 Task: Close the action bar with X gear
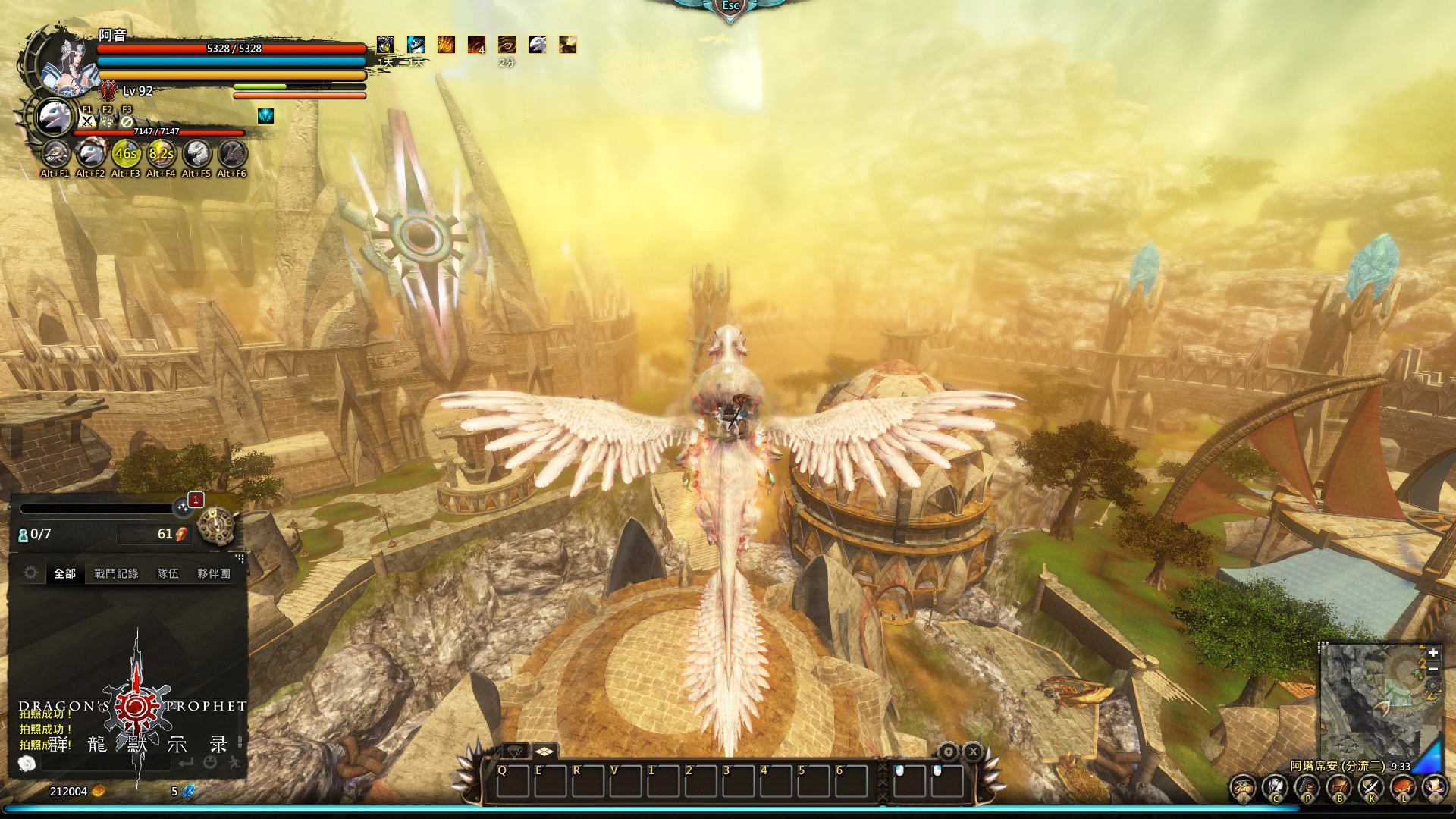point(973,752)
